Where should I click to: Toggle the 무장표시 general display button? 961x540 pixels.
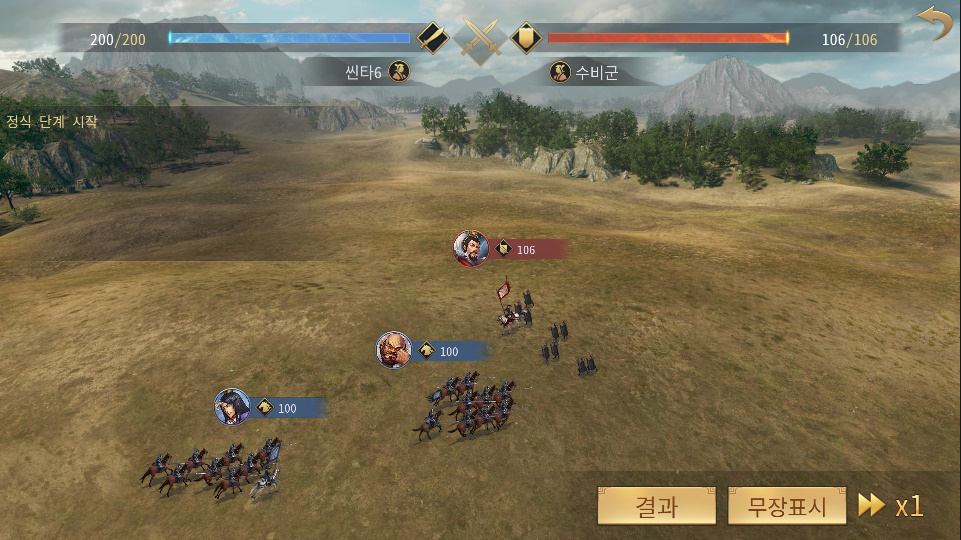(x=787, y=506)
